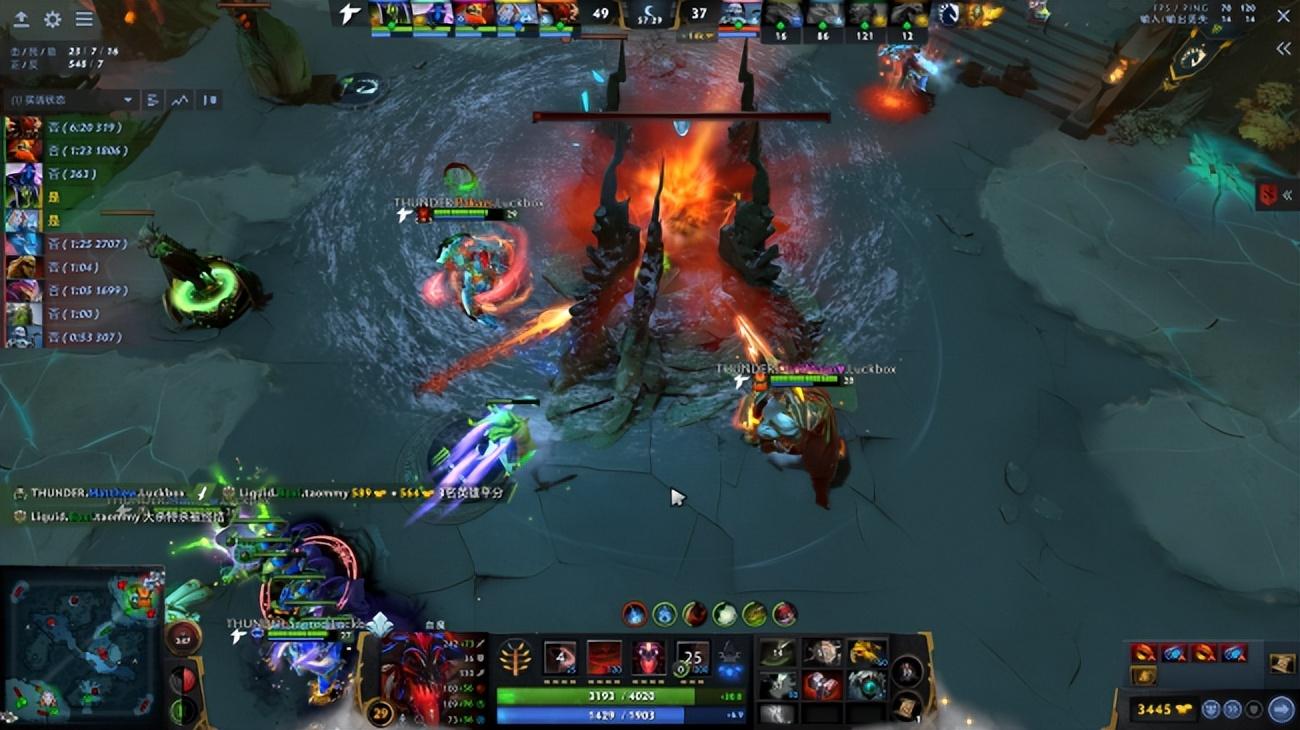The height and width of the screenshot is (730, 1300).
Task: Collapse the top-right panel using the double chevron
Action: (x=1283, y=47)
